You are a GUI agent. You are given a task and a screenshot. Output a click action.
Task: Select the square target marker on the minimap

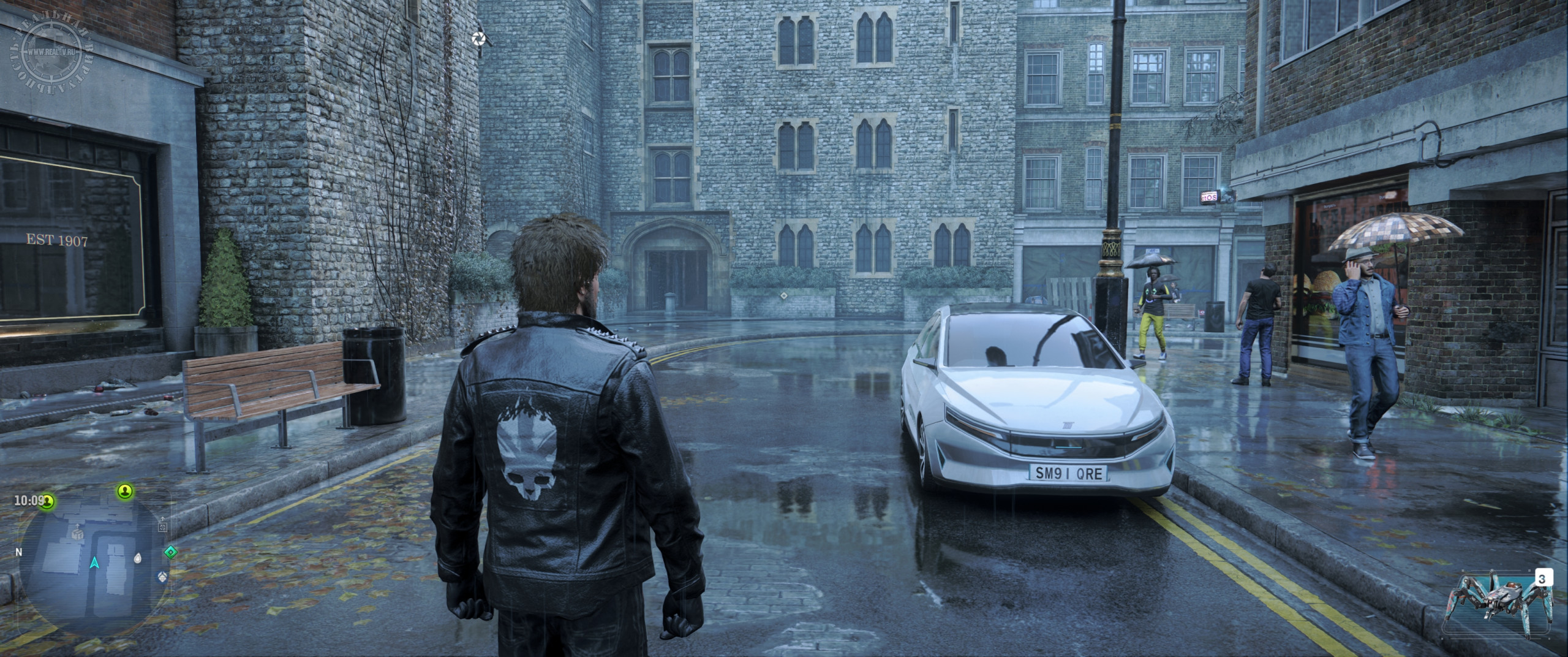(x=162, y=526)
